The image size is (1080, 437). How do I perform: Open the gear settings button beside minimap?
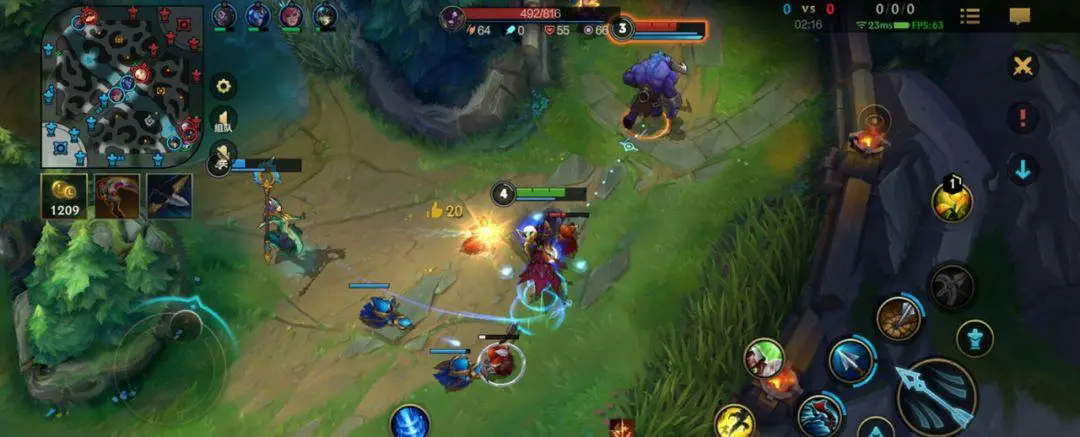pos(223,85)
